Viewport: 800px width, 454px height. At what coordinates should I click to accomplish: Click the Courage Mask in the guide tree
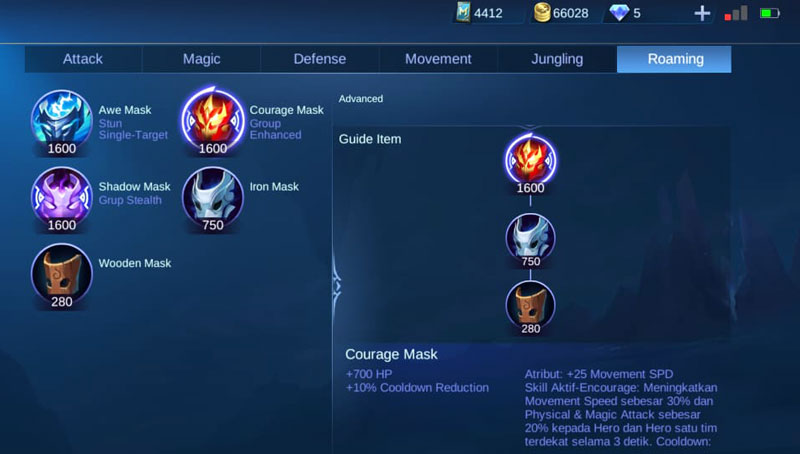[530, 161]
